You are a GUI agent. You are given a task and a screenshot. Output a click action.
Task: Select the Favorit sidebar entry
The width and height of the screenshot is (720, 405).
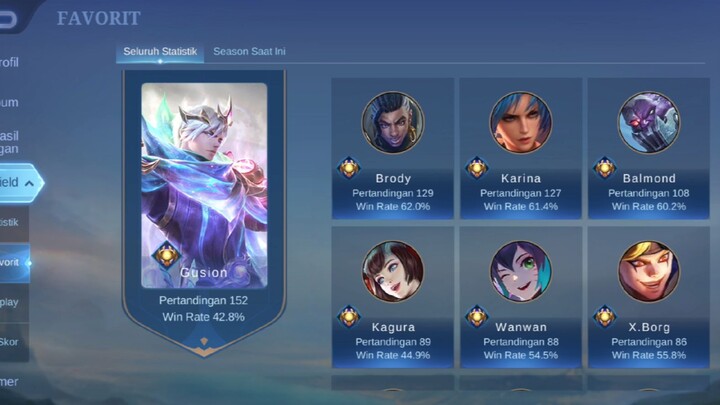[12, 263]
